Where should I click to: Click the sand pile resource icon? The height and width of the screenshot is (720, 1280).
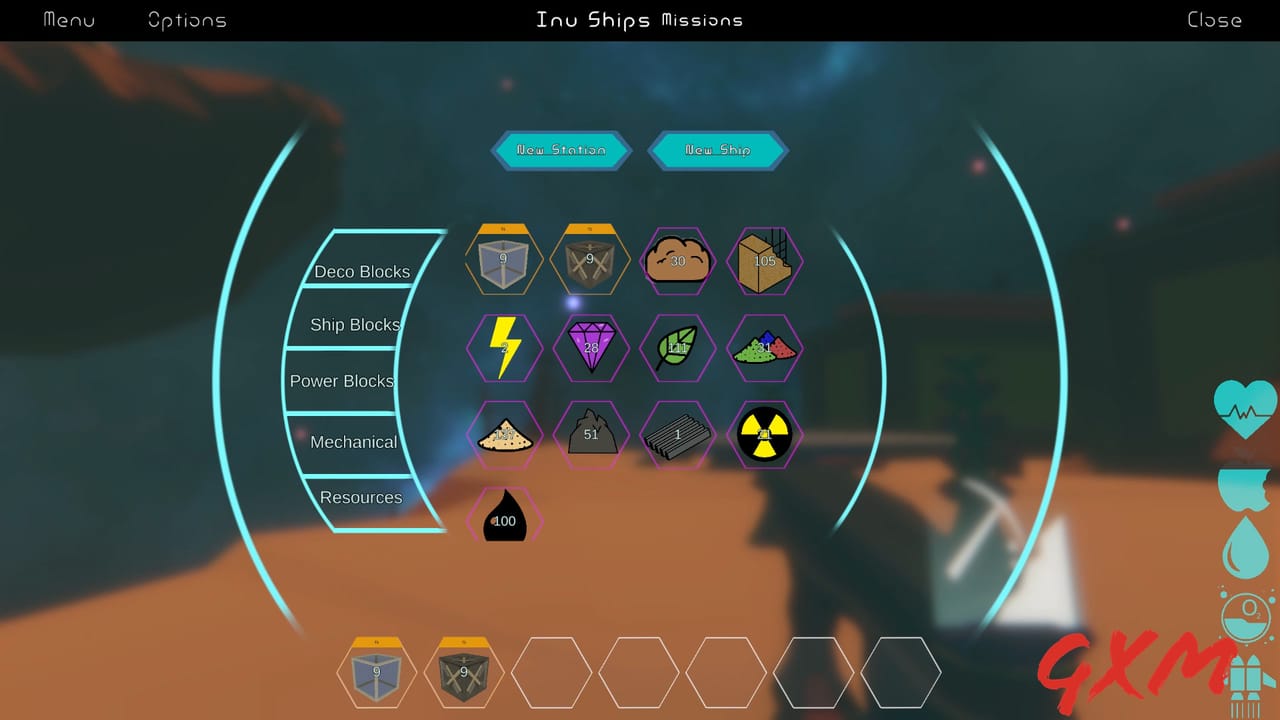coord(504,435)
